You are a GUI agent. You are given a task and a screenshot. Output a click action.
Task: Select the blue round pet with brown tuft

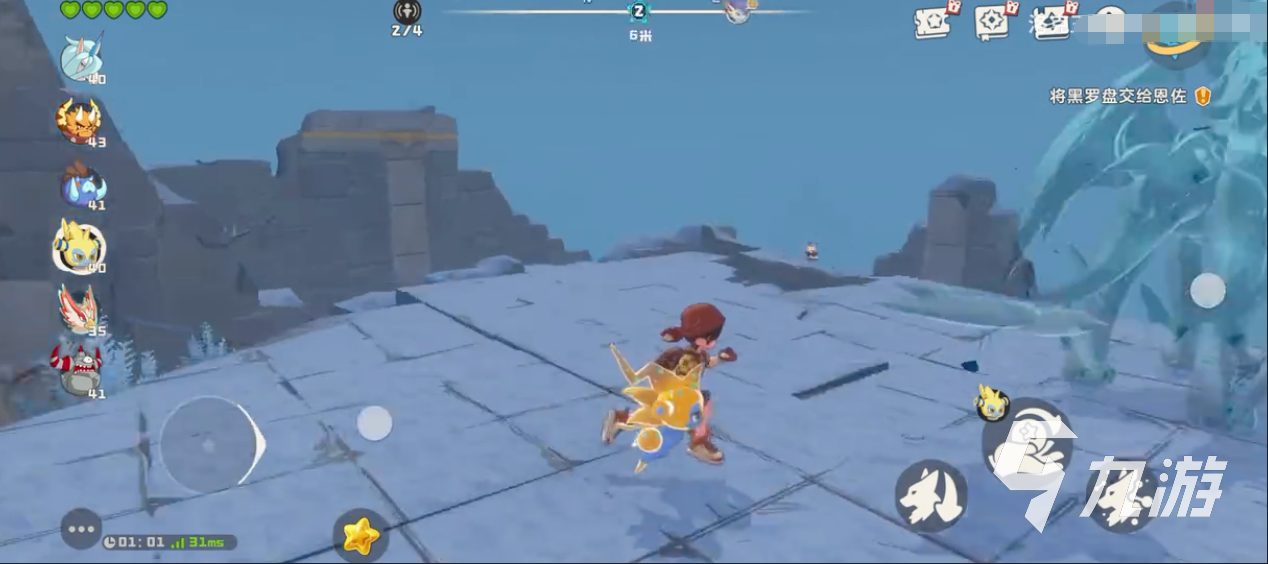(81, 184)
